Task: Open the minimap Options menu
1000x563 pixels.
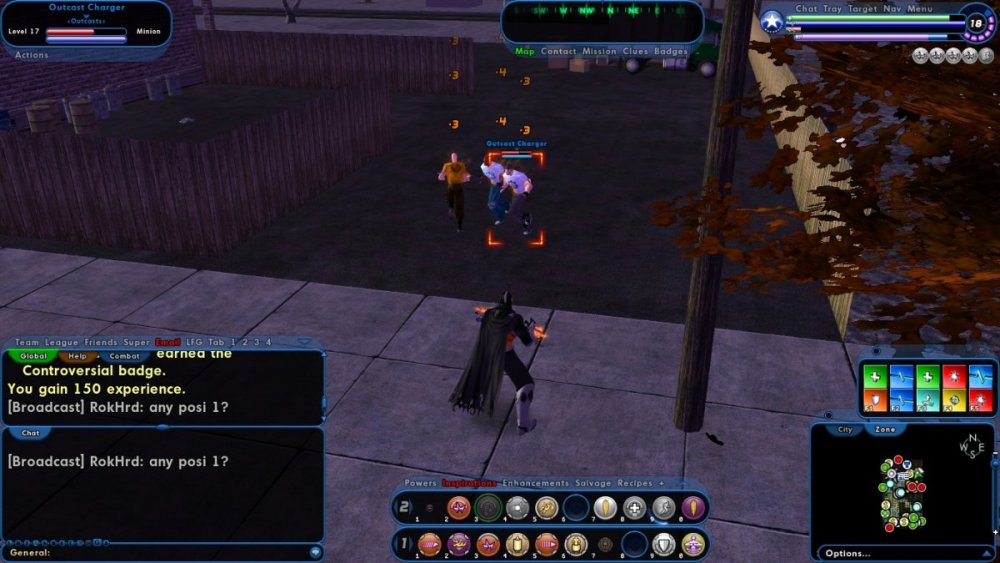Action: pos(847,553)
